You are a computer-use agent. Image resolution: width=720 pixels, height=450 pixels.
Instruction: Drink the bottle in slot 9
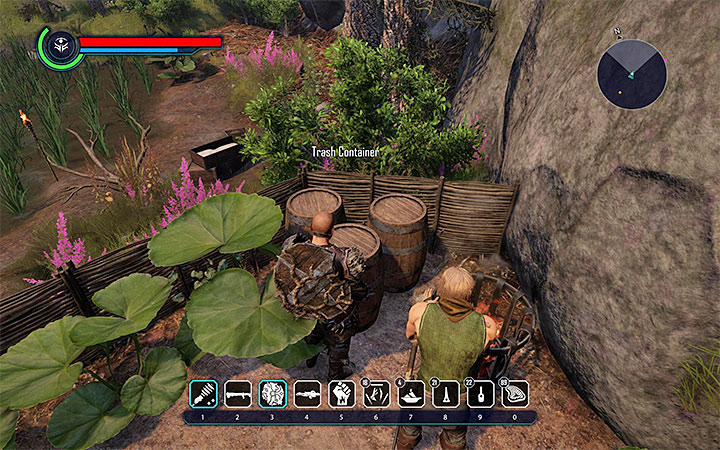click(481, 392)
